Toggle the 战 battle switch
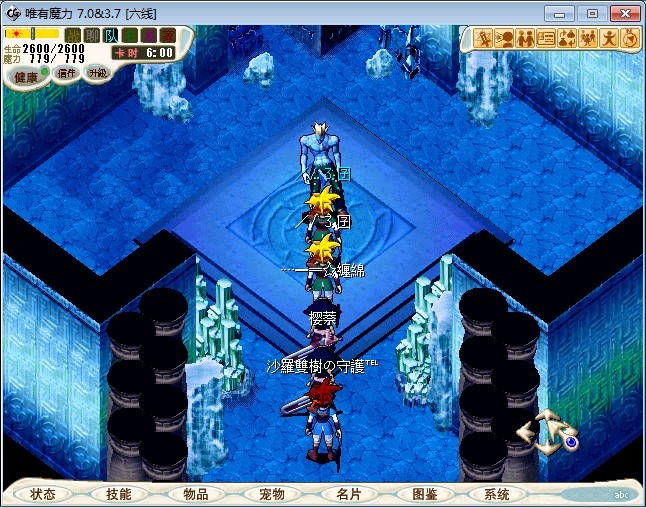The image size is (646, 508). (73, 36)
